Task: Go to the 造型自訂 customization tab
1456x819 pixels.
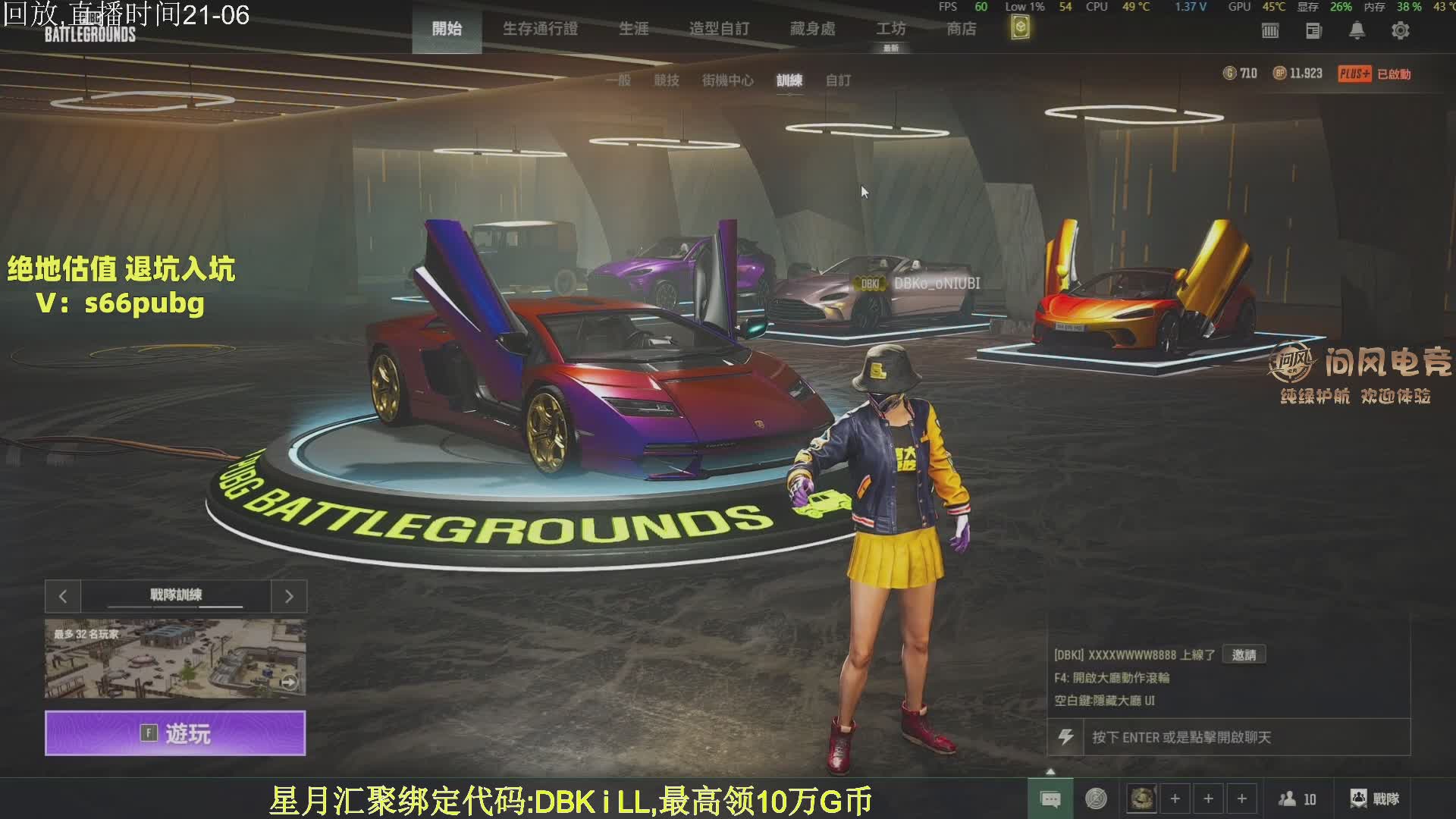Action: [719, 29]
